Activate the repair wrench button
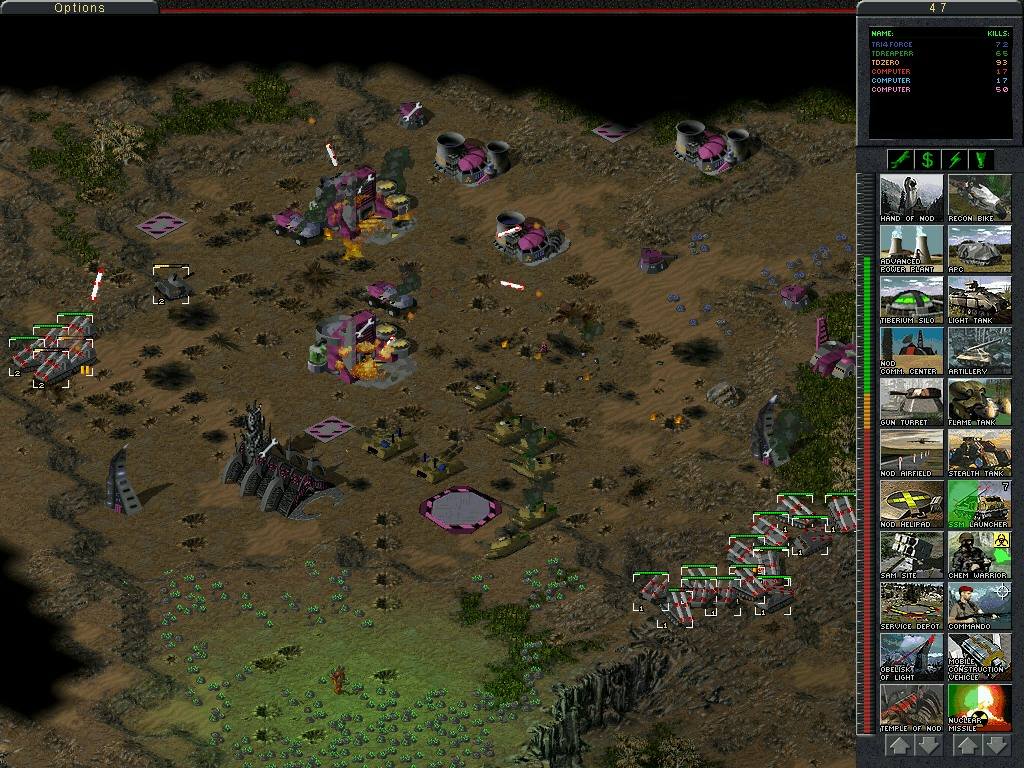1024x768 pixels. tap(898, 160)
